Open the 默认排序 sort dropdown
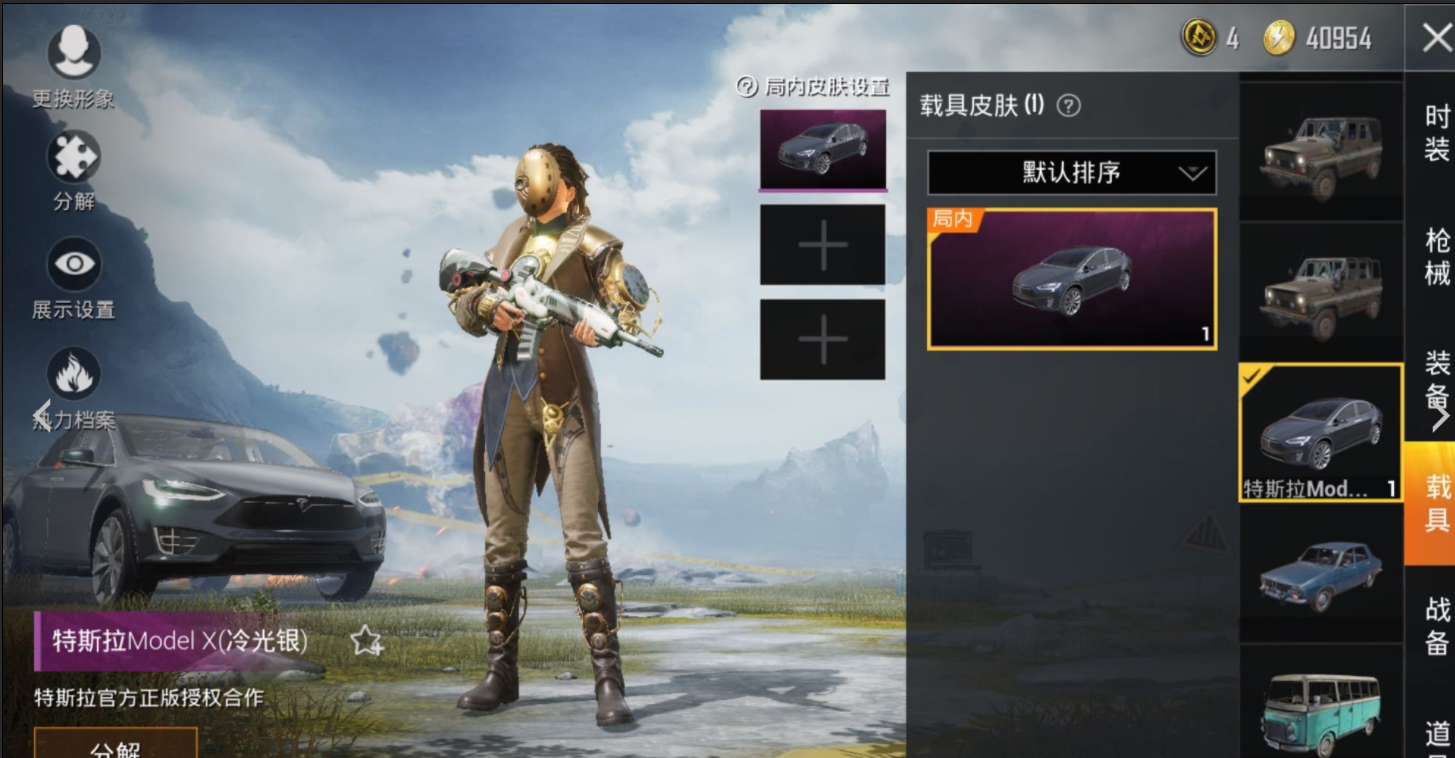 1071,172
